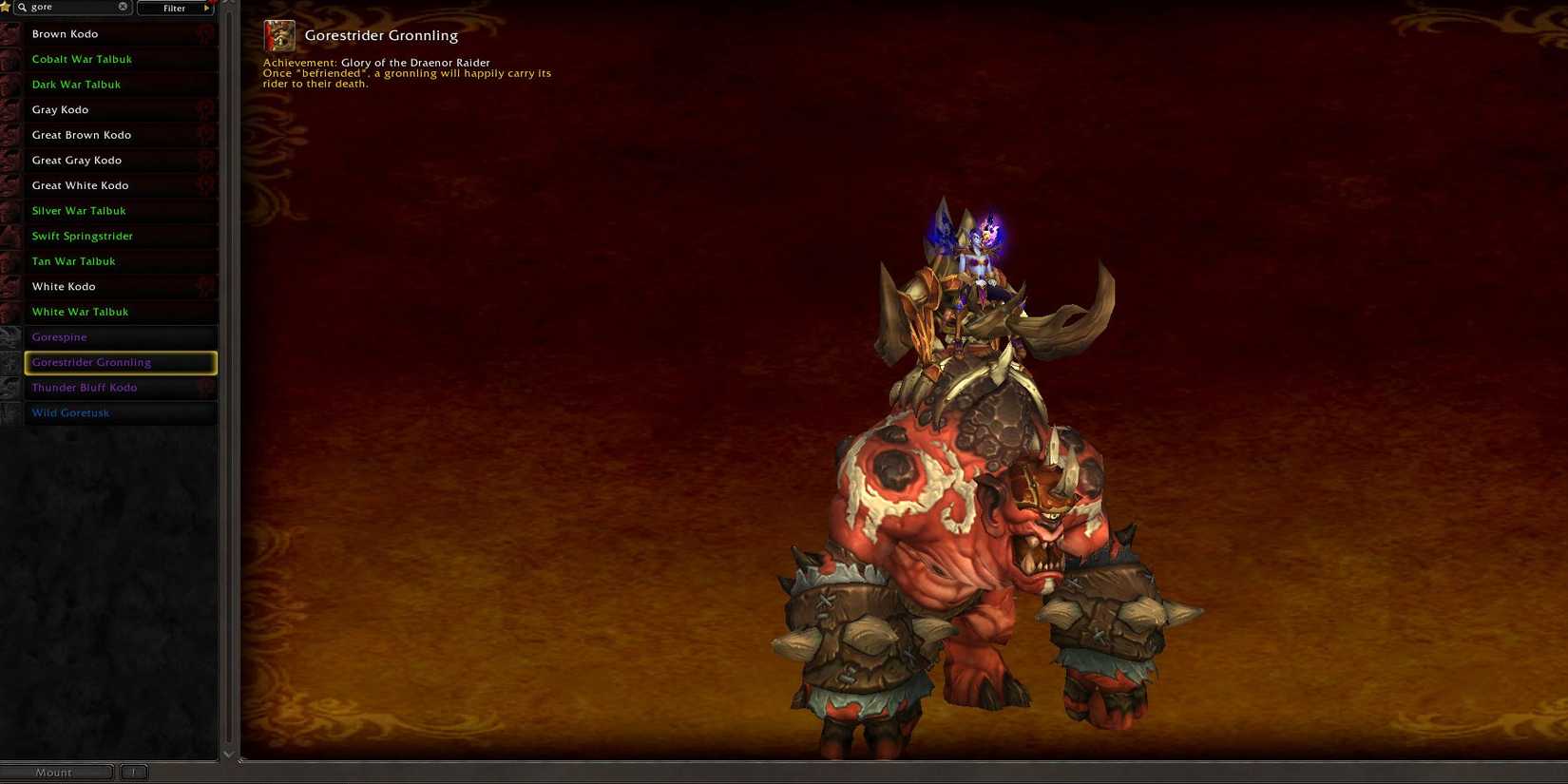Click the scroll-down chevron below the mount list
Image resolution: width=1568 pixels, height=784 pixels.
pyautogui.click(x=228, y=754)
